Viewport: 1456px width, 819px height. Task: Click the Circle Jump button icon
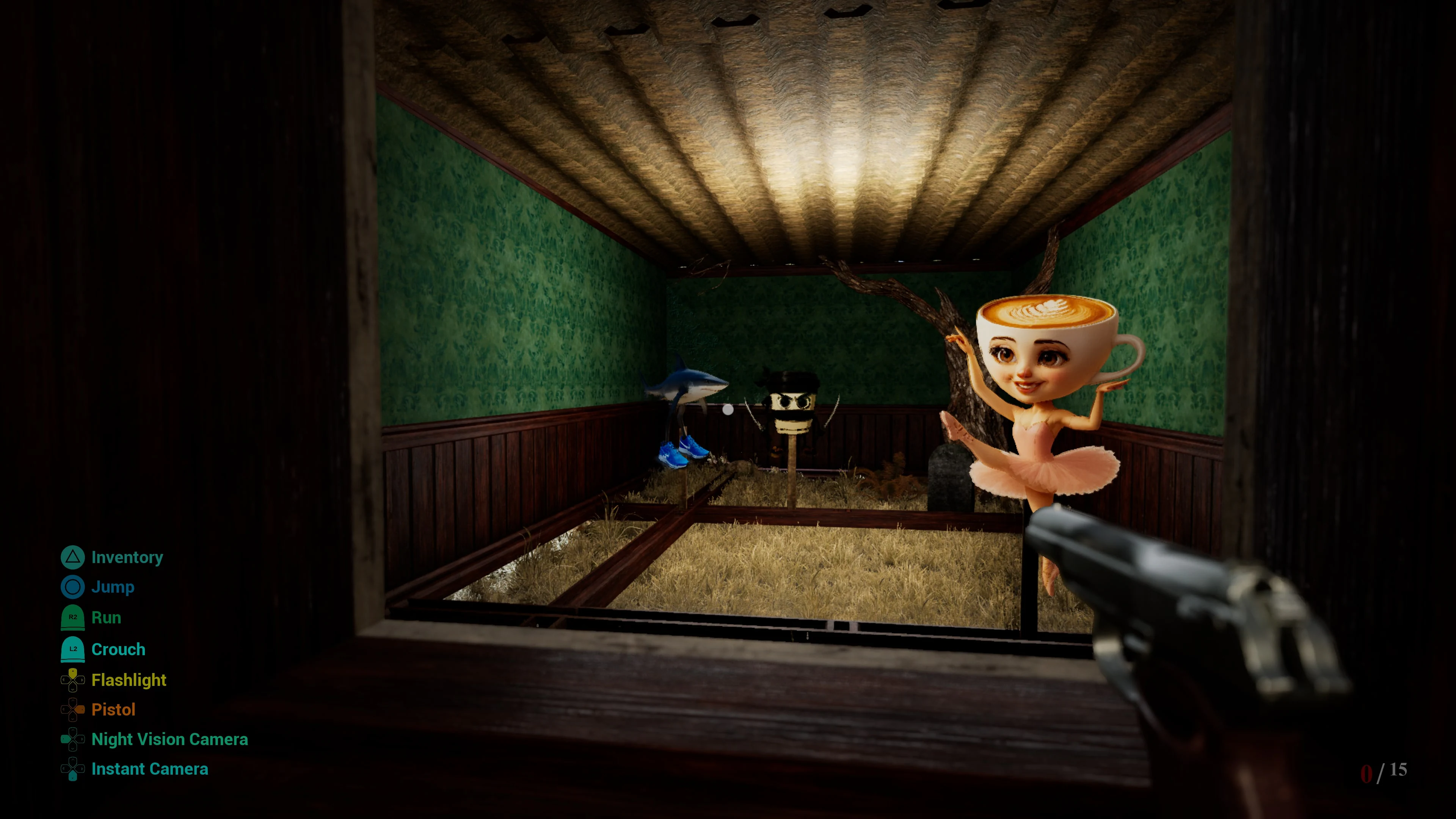tap(72, 587)
